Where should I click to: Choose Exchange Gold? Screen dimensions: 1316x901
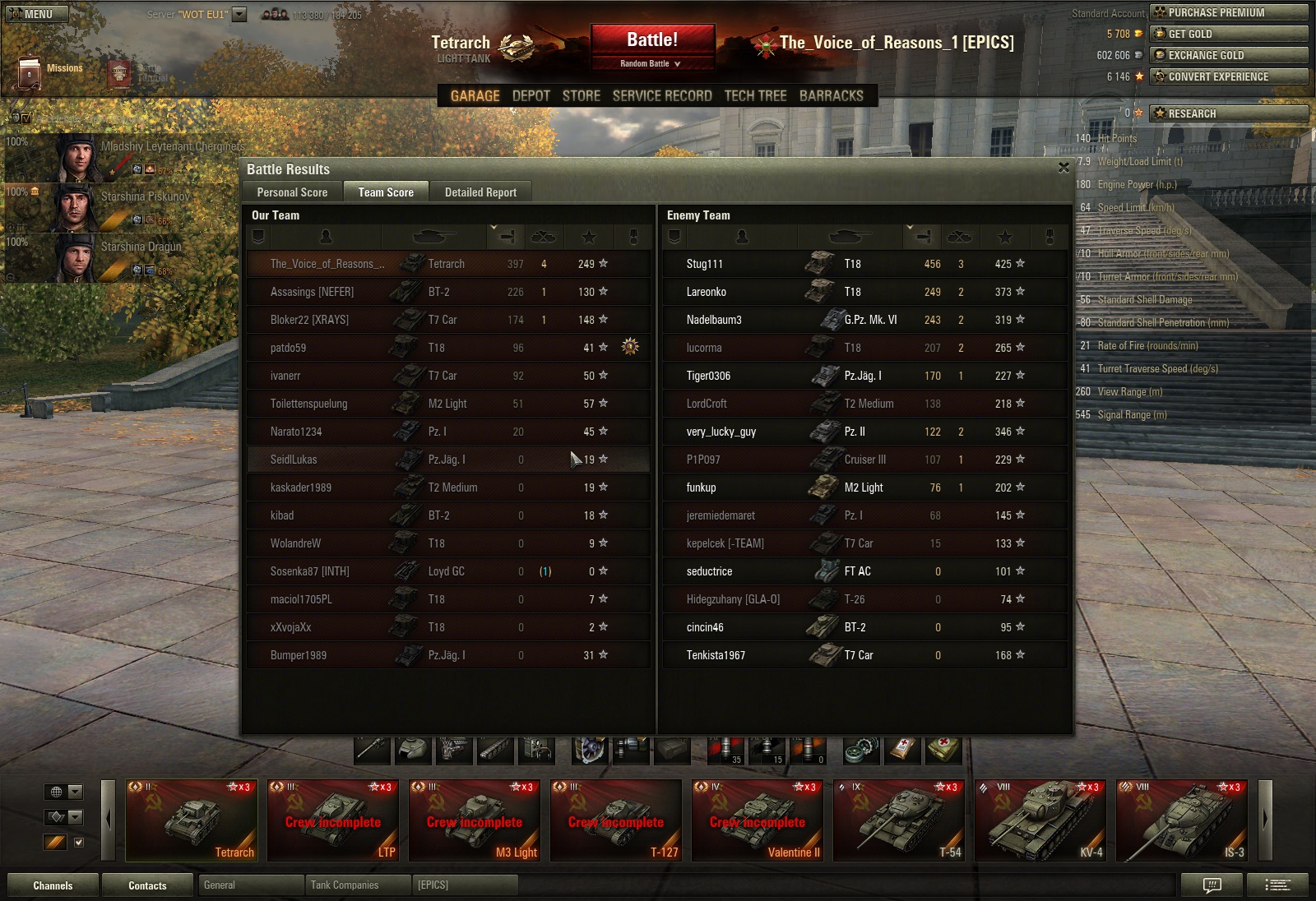(x=1228, y=55)
